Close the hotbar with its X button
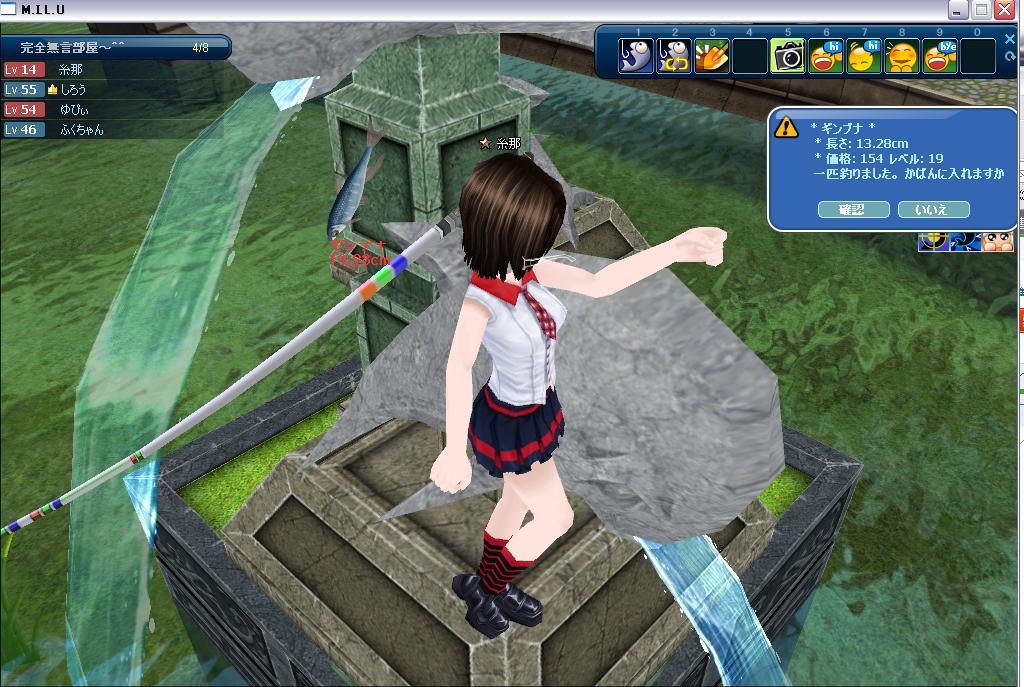 pos(1012,38)
